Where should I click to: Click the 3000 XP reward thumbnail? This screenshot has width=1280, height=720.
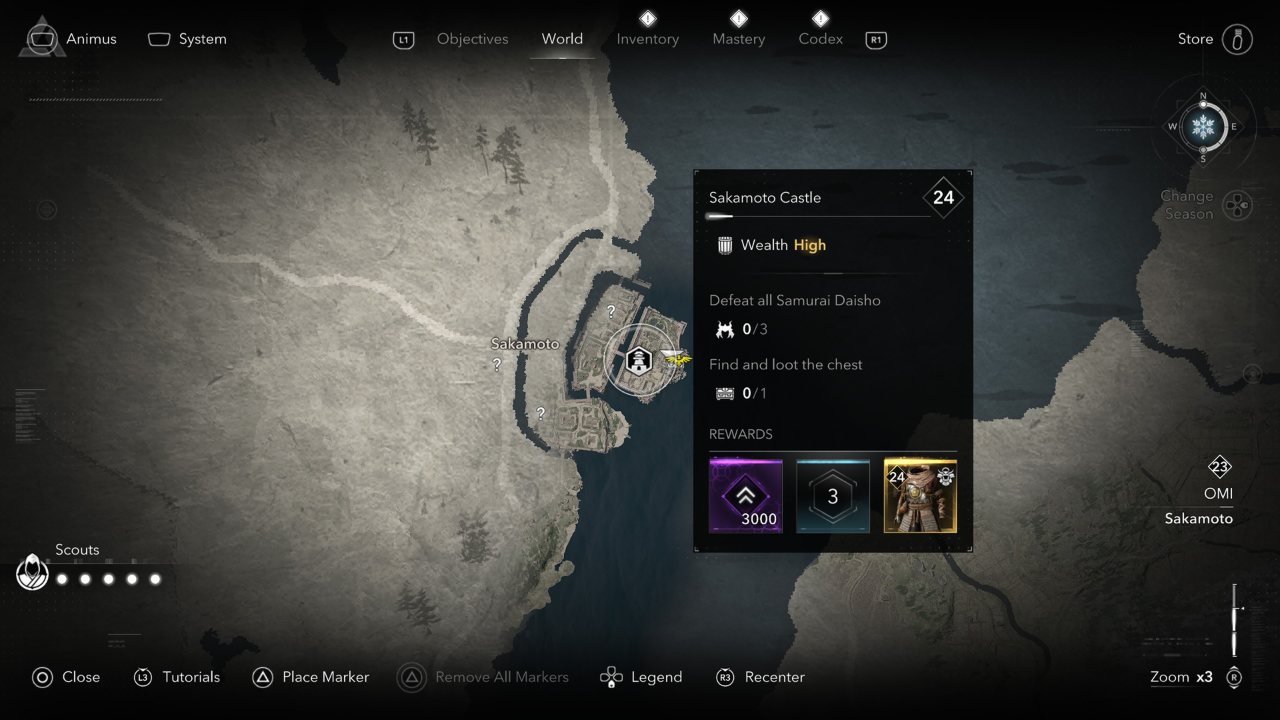coord(745,494)
